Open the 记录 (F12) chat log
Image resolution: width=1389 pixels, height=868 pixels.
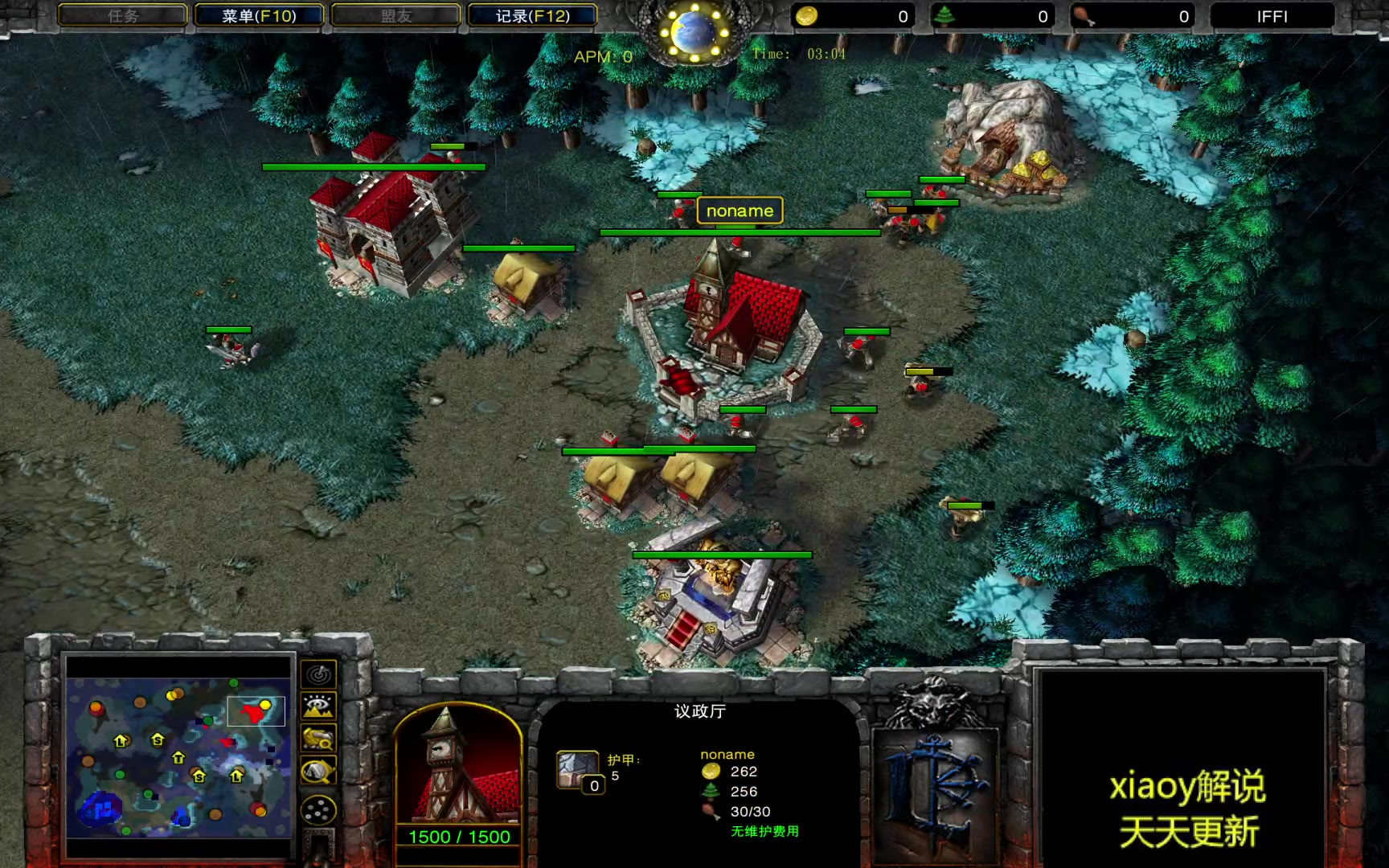(x=532, y=16)
